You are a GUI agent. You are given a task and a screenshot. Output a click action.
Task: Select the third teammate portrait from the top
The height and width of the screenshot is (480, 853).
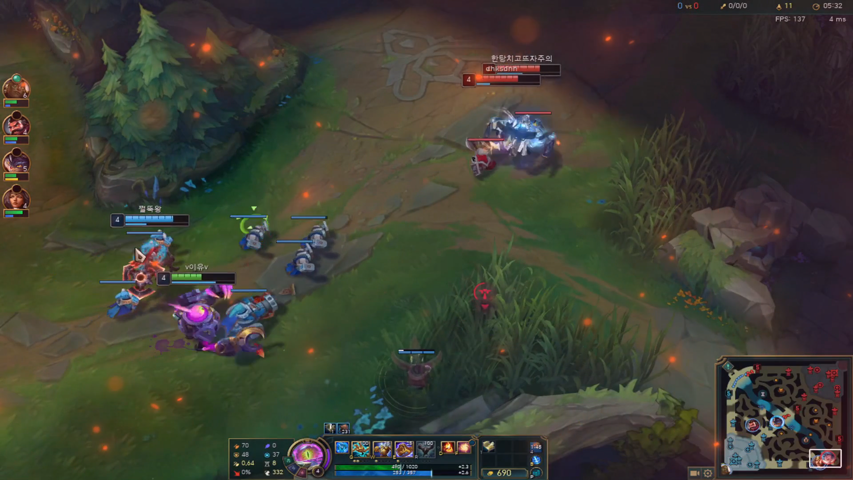[x=16, y=162]
